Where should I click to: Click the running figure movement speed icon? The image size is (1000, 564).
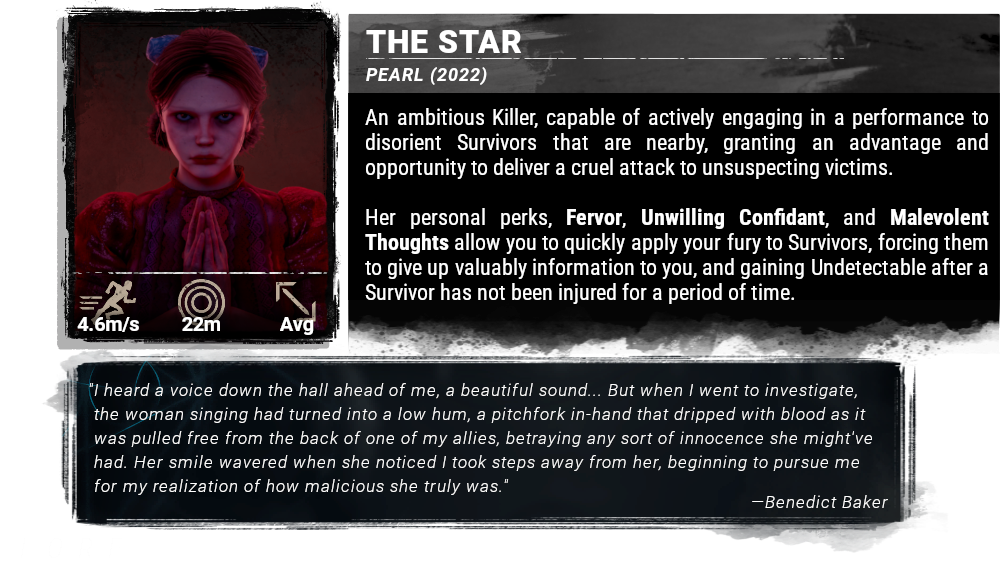point(108,298)
